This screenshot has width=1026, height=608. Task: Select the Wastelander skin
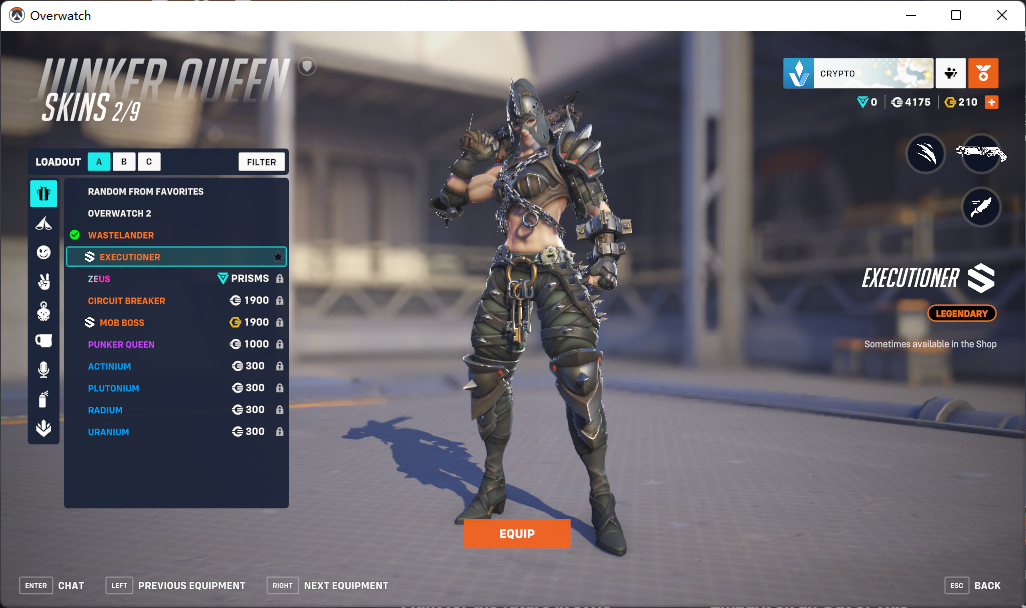[x=121, y=235]
